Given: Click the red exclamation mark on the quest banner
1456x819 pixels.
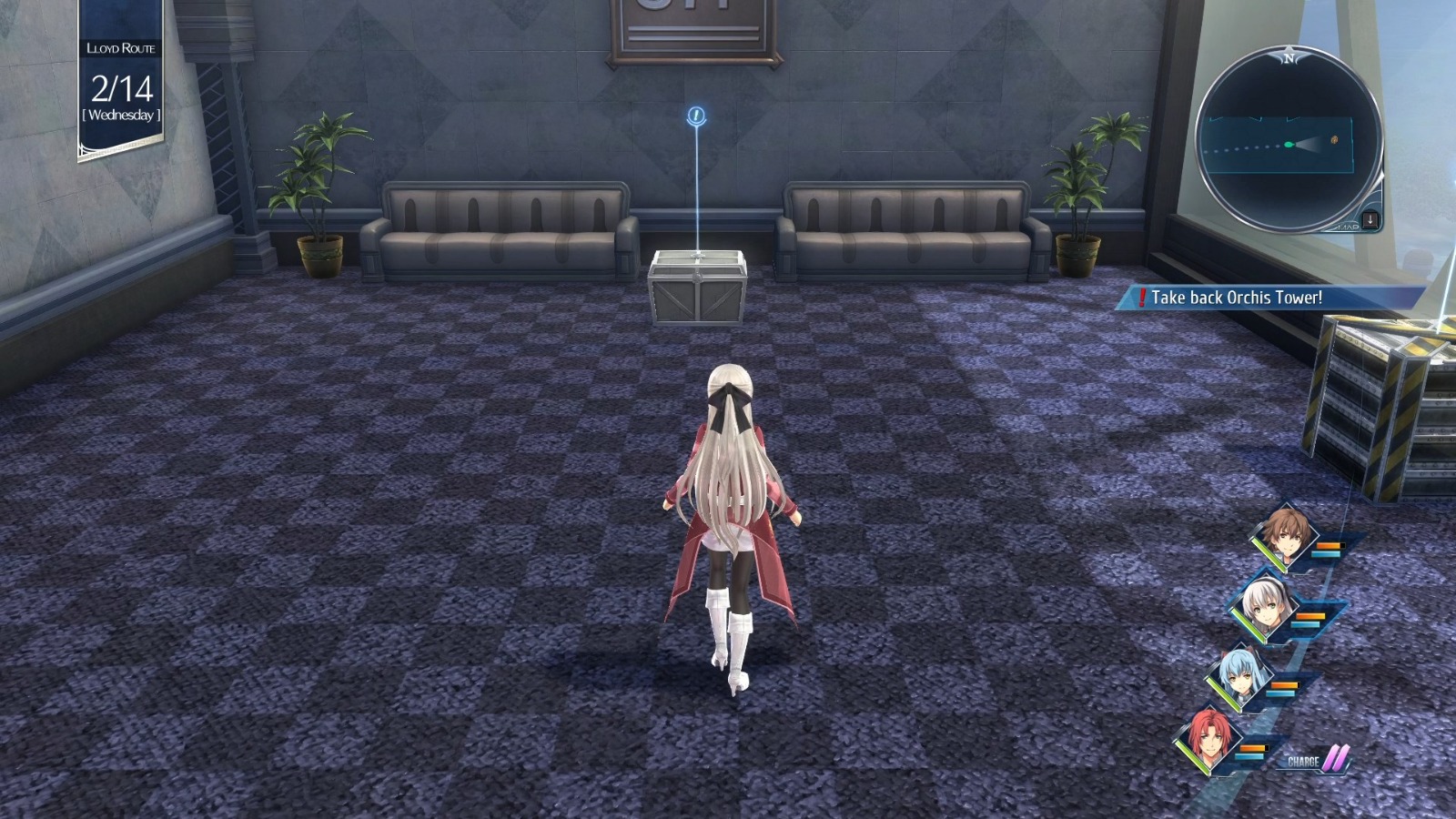Looking at the screenshot, I should tap(1143, 295).
